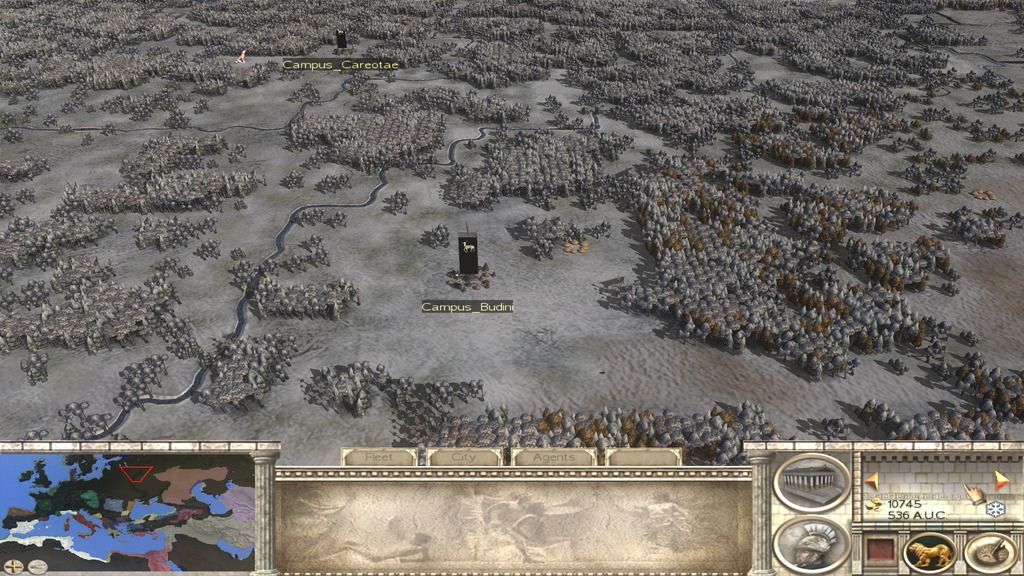This screenshot has width=1024, height=576.
Task: Switch to the Fleet tab
Action: 378,457
